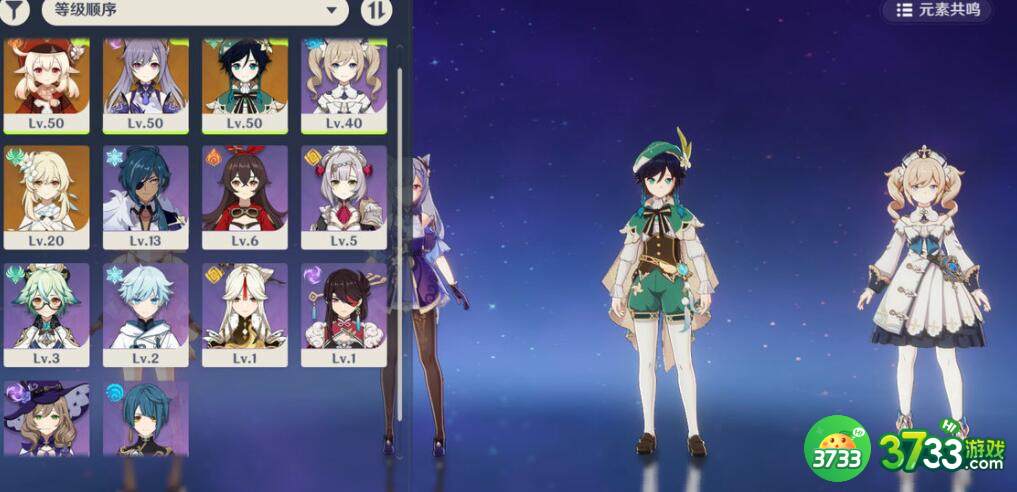Select Lisa's witch-hat portrait
Image resolution: width=1017 pixels, height=492 pixels.
[x=47, y=418]
